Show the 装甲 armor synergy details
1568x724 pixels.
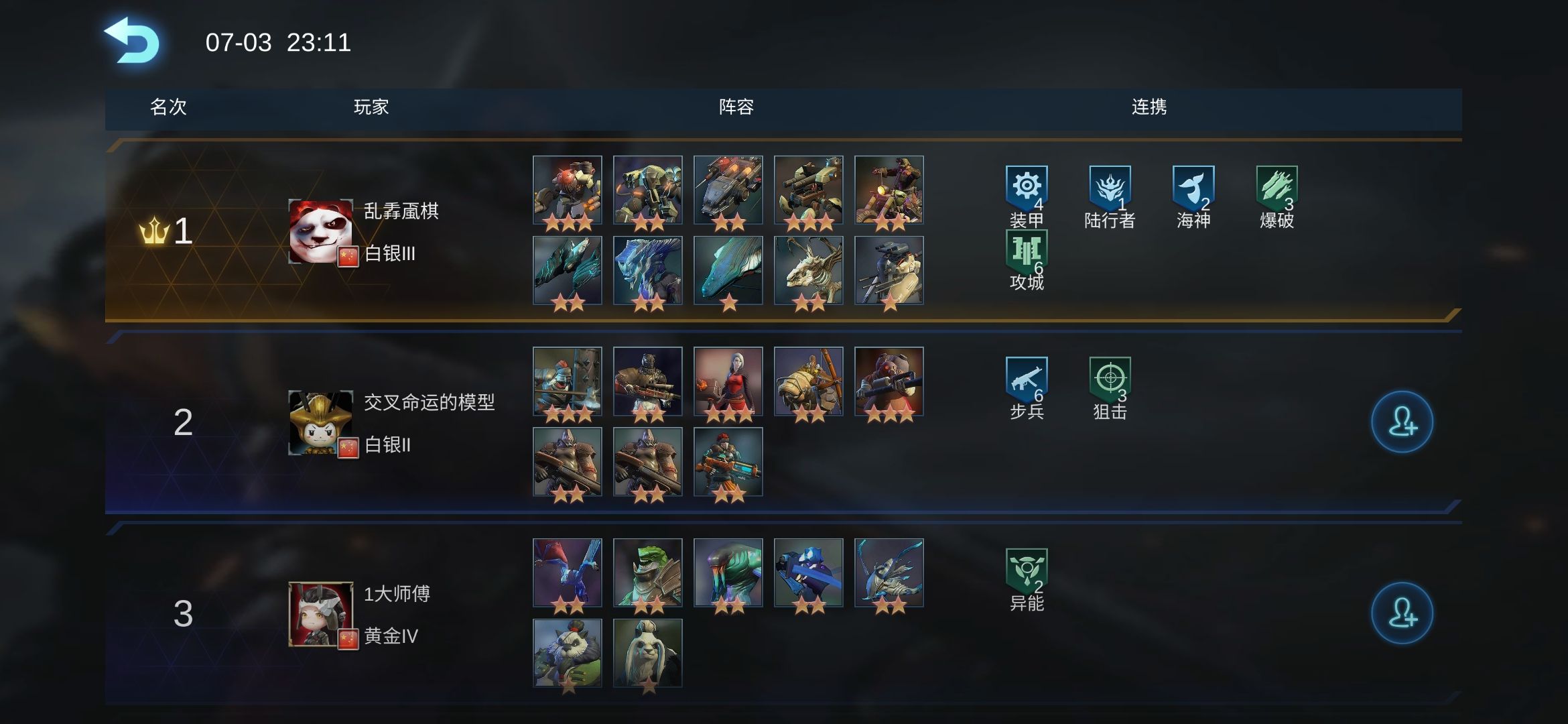1026,188
